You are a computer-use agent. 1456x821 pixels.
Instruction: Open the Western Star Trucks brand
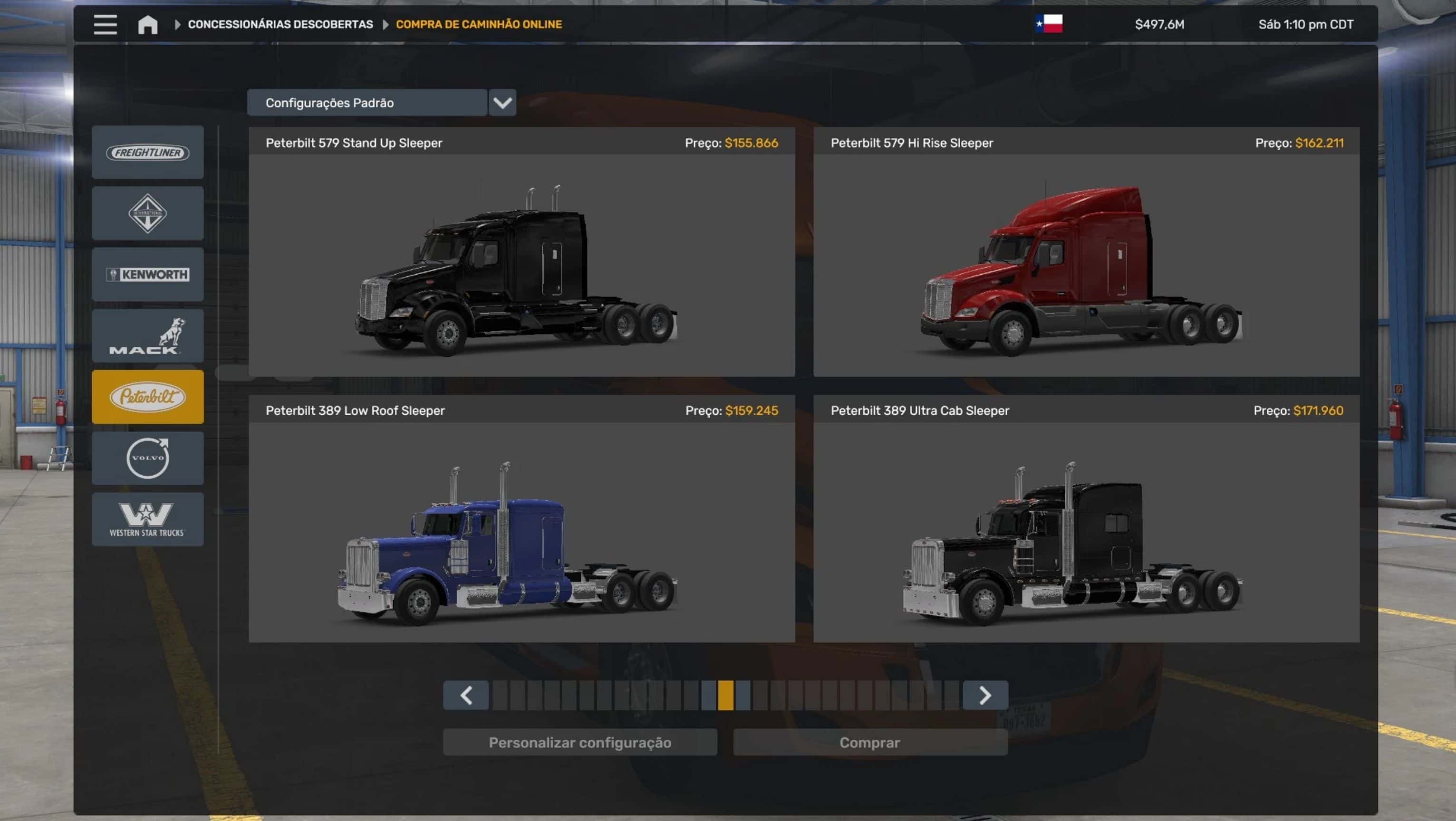[x=147, y=519]
